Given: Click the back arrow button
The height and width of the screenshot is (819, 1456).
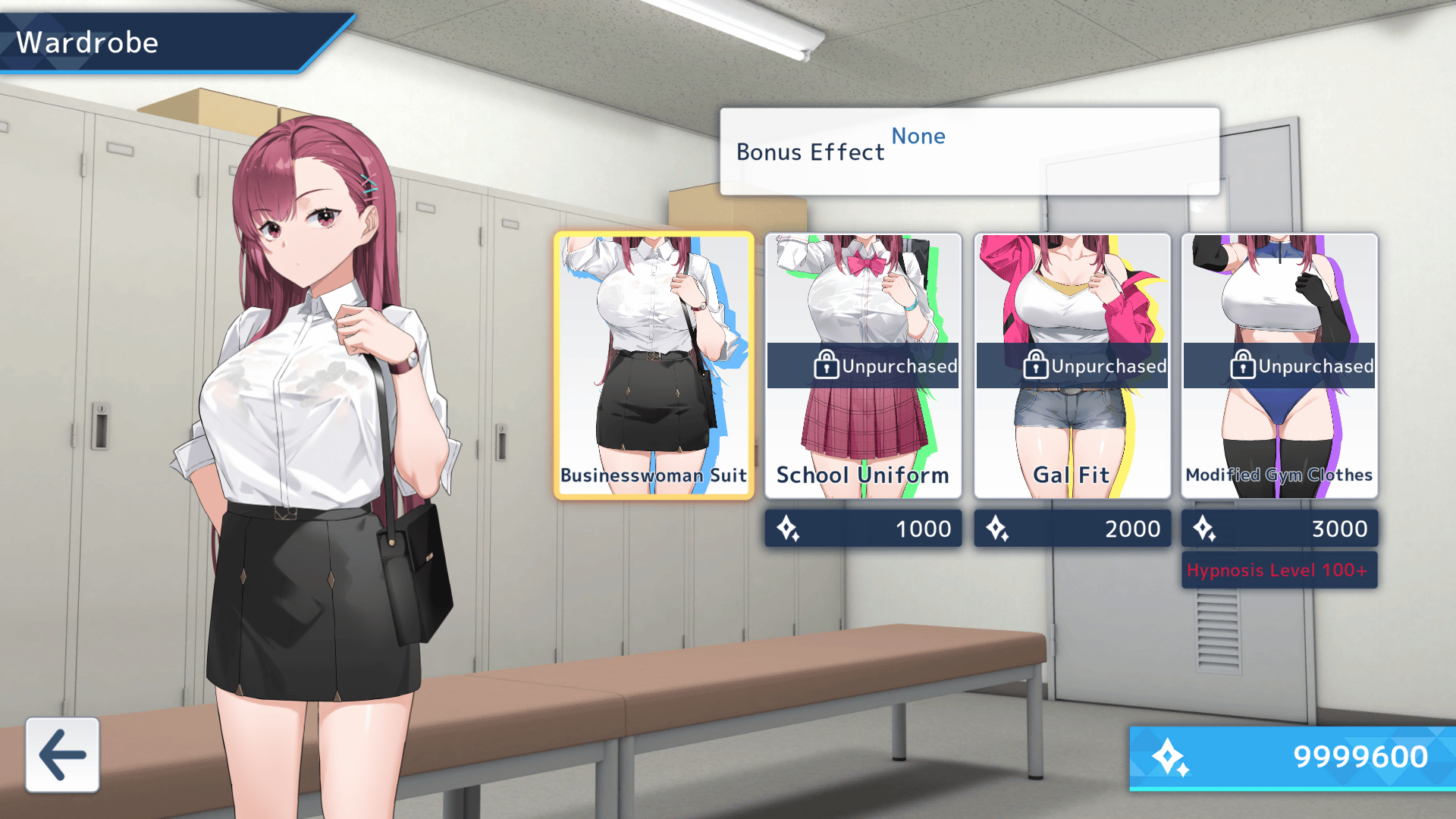Looking at the screenshot, I should tap(62, 755).
